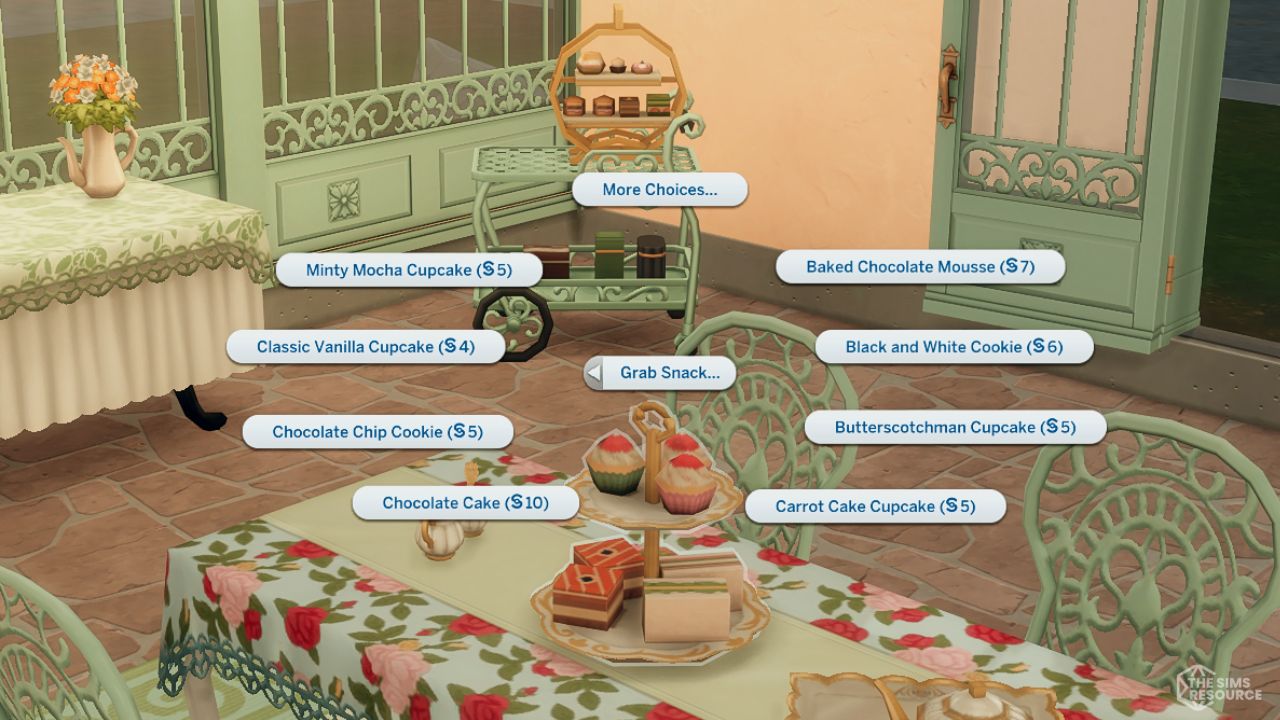Choose the Carrot Cake Cupcake

click(x=877, y=506)
